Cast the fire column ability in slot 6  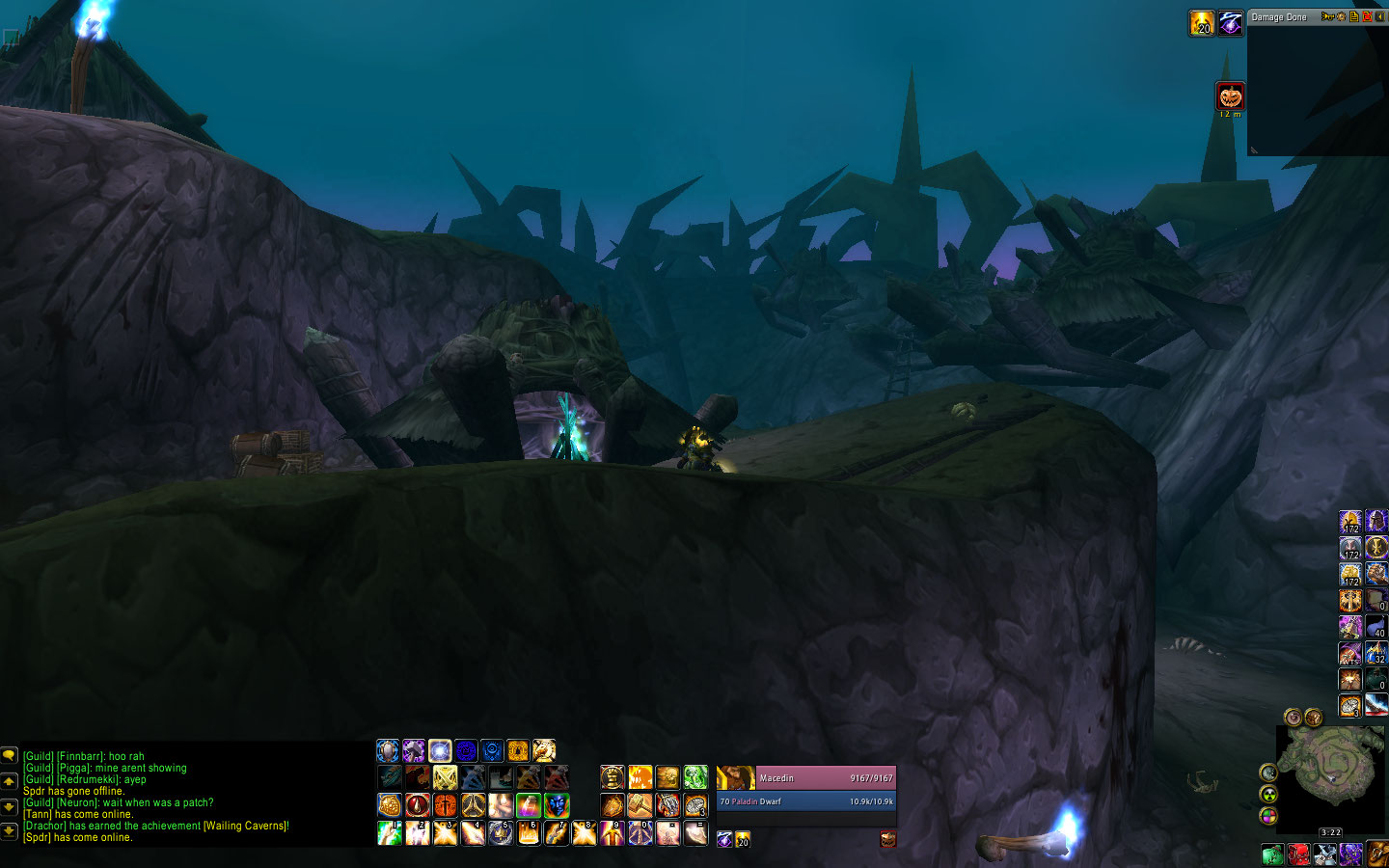529,832
